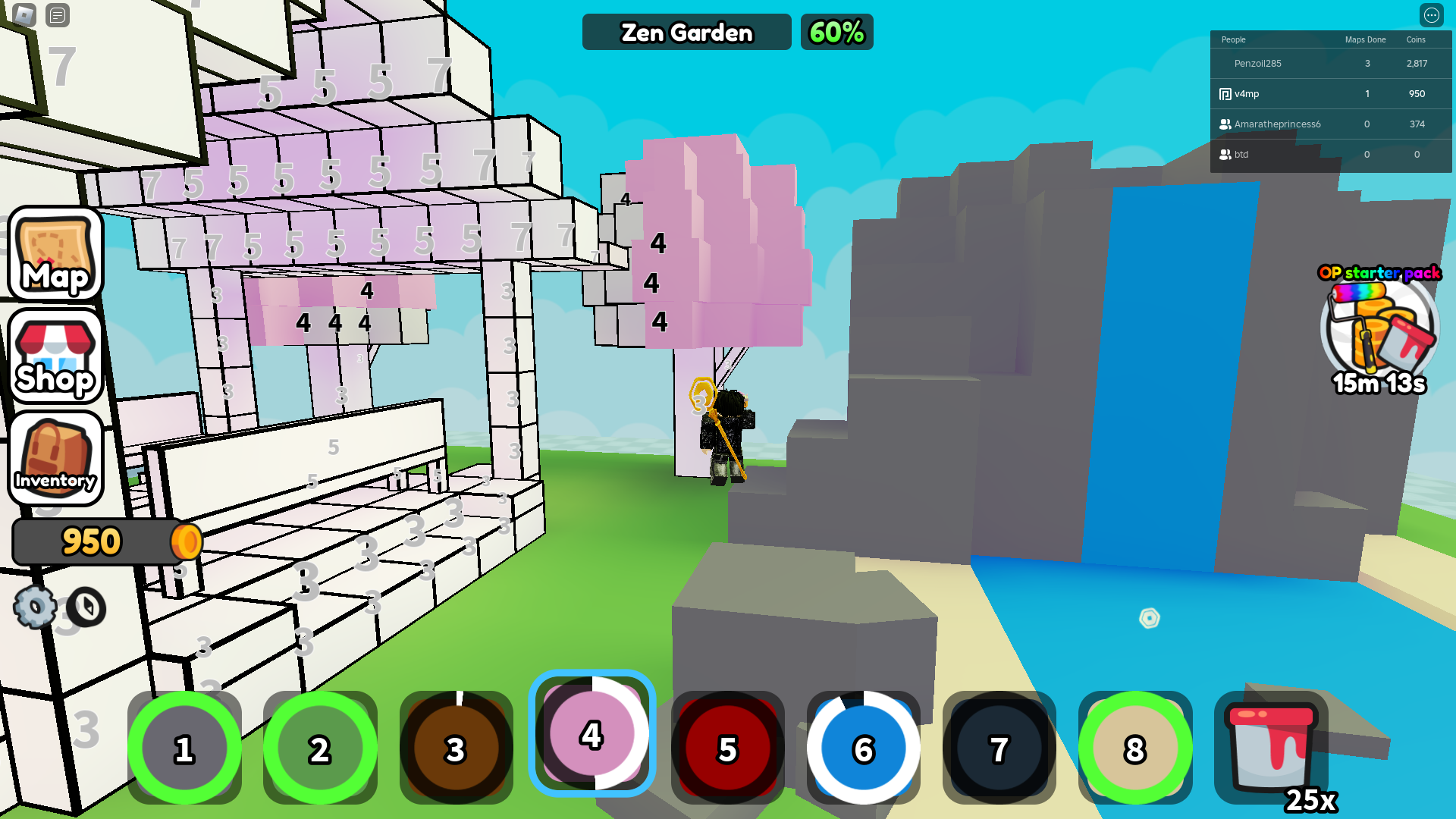1456x819 pixels.
Task: Open the gear settings icon
Action: (34, 607)
